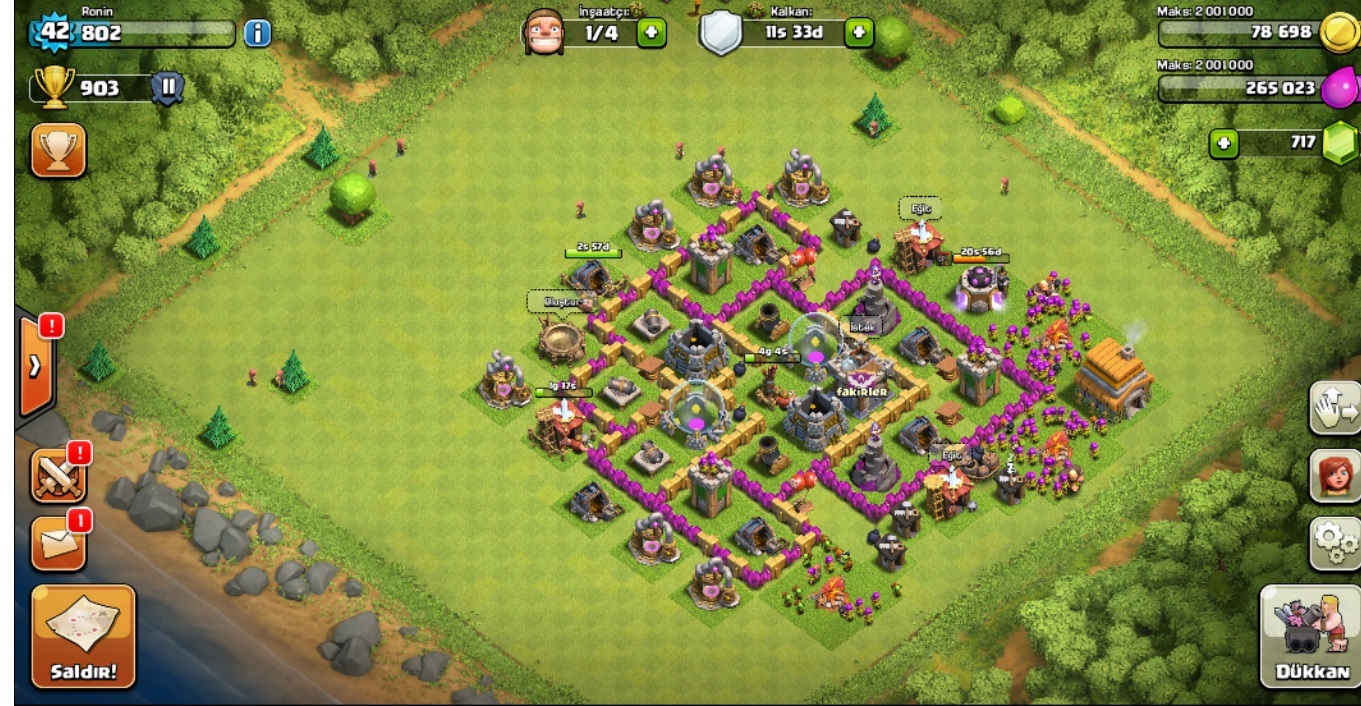Tap the purple league shield badge
Image resolution: width=1361 pixels, height=706 pixels.
pyautogui.click(x=167, y=88)
